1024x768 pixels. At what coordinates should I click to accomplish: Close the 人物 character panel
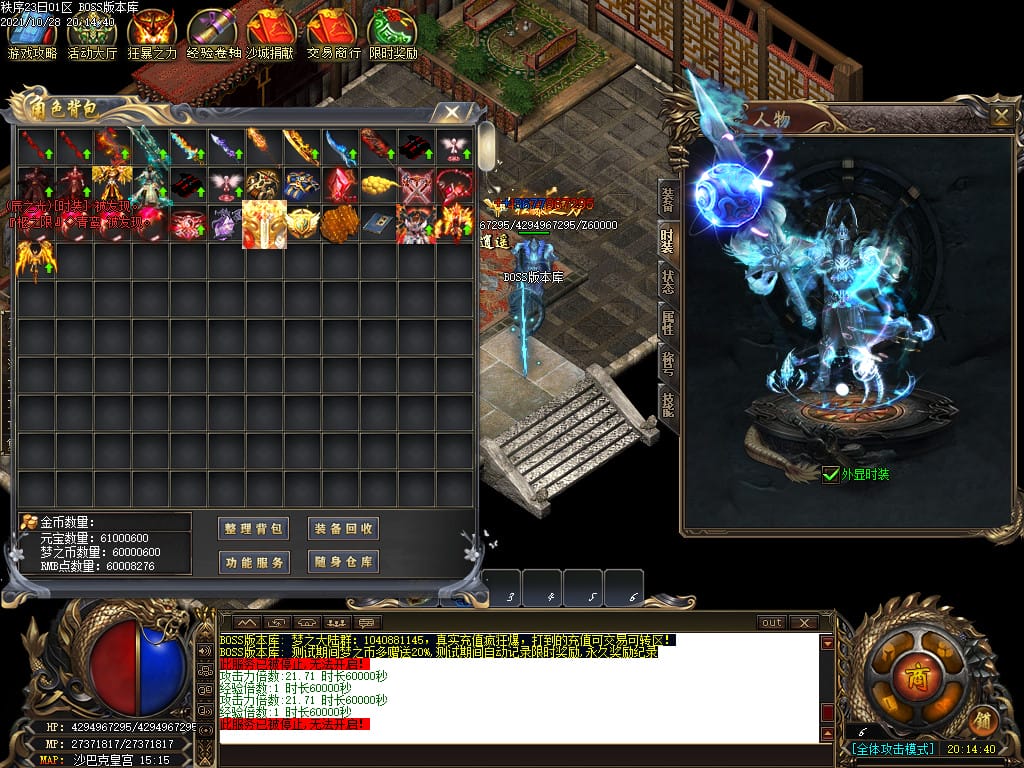coord(1000,116)
